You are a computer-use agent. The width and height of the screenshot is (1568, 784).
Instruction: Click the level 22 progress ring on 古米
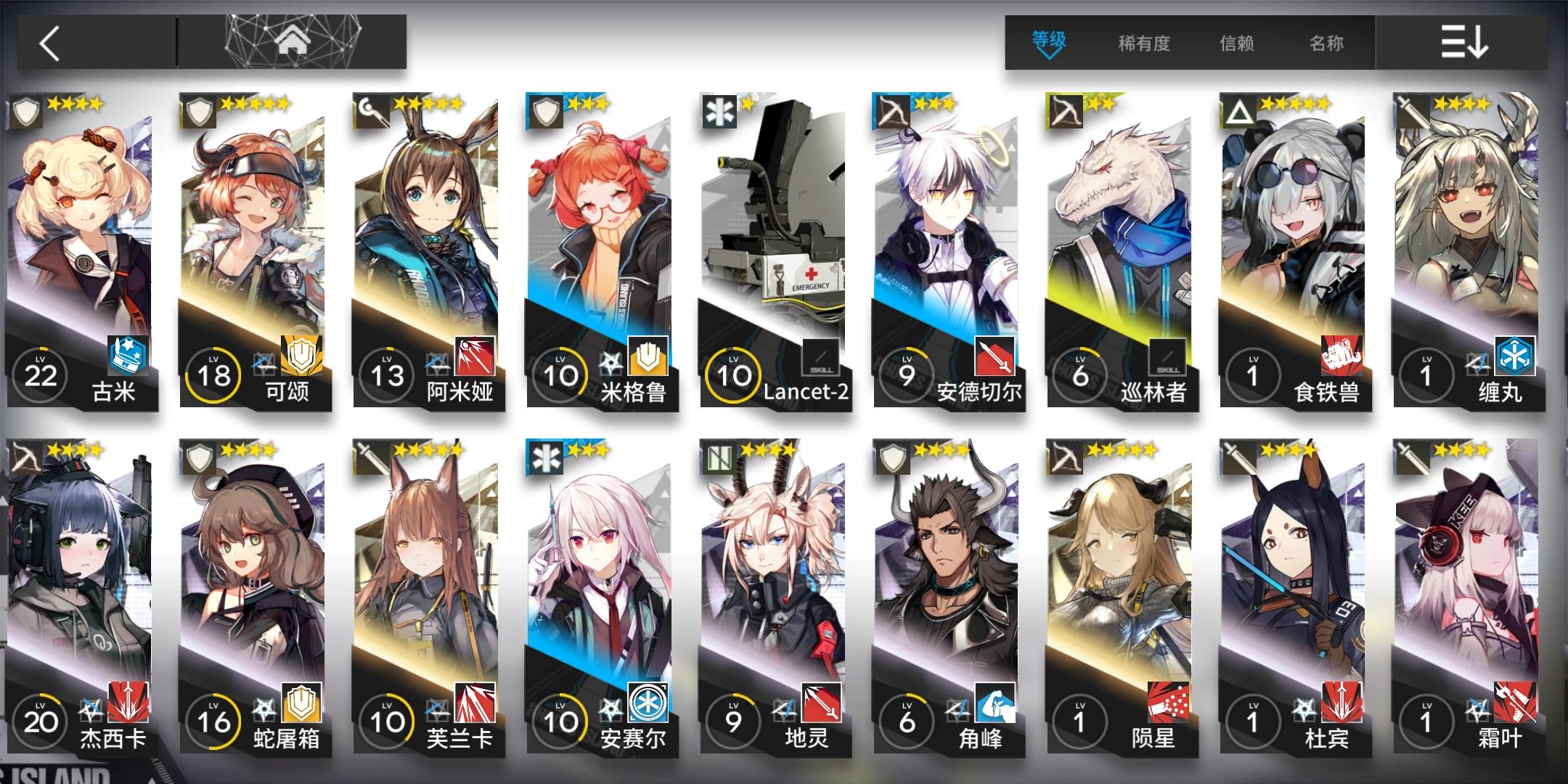(41, 375)
